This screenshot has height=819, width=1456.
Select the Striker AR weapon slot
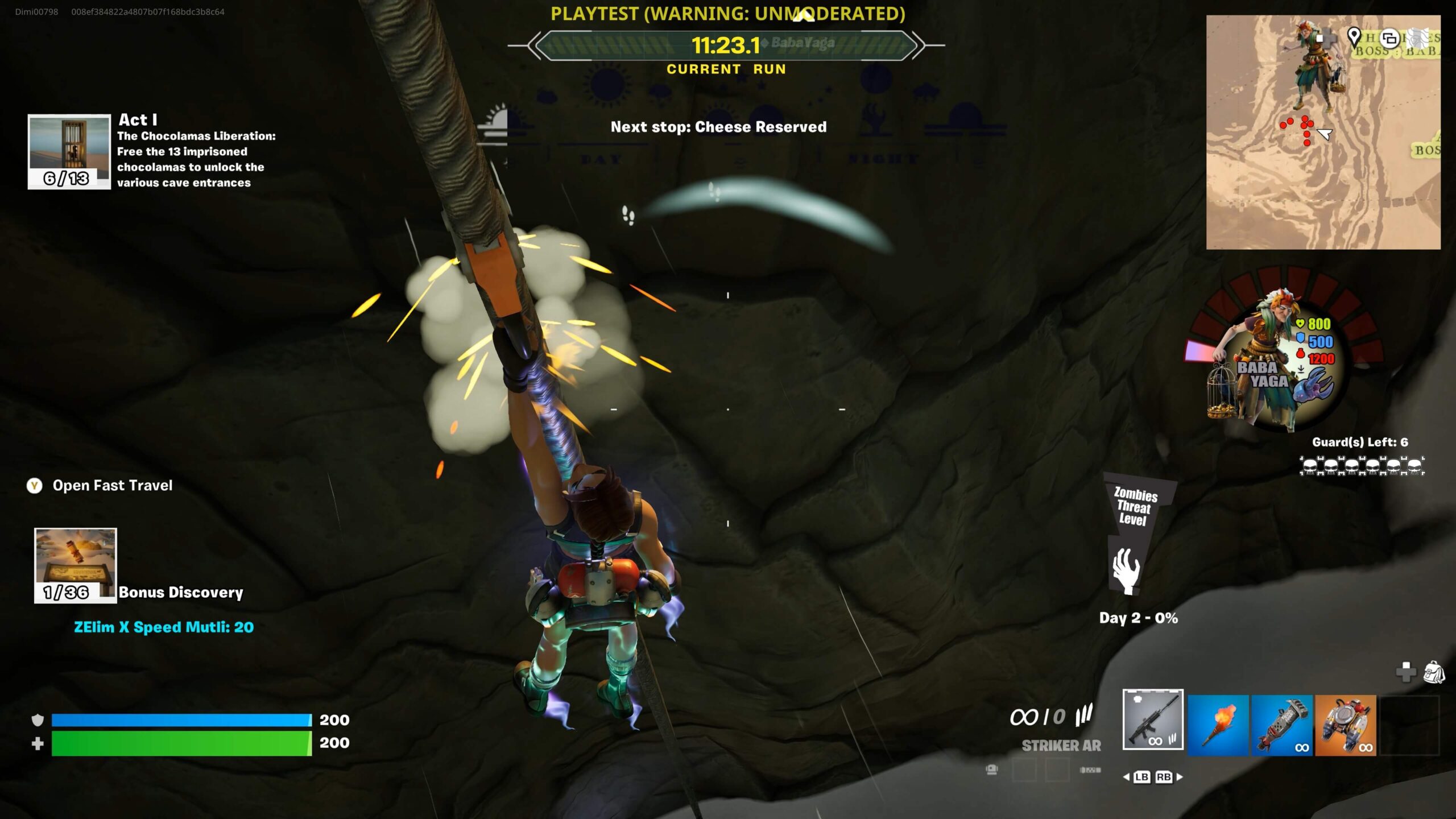1152,719
